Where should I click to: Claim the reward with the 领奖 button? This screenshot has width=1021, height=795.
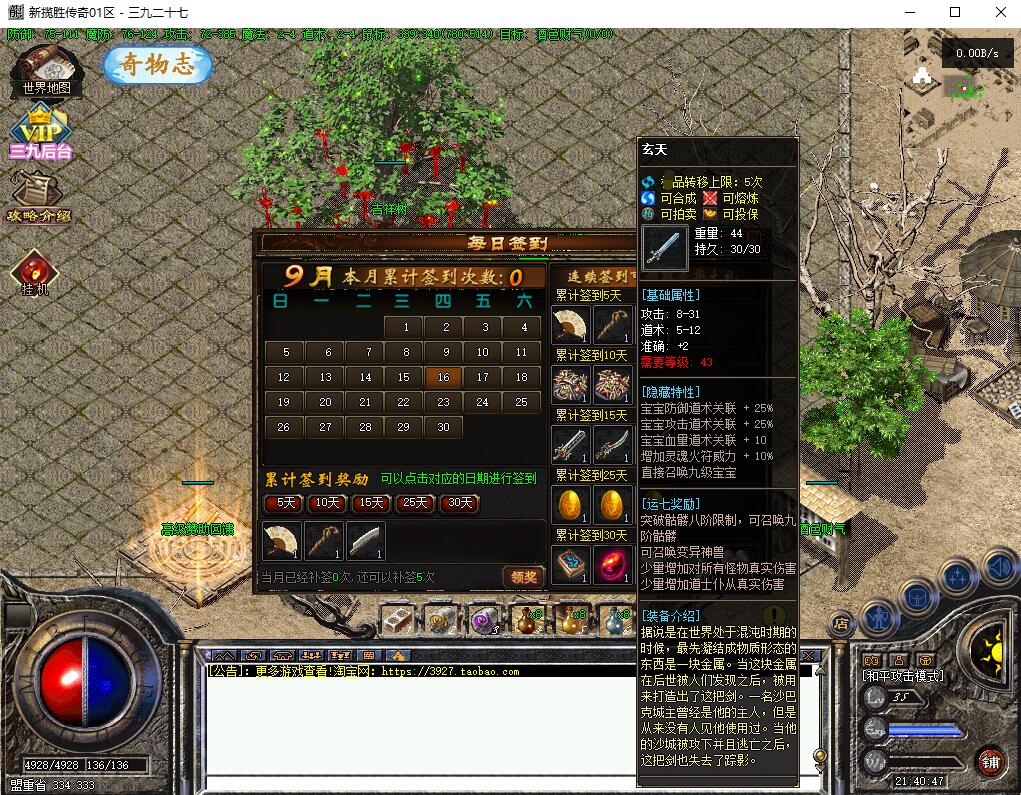(524, 576)
